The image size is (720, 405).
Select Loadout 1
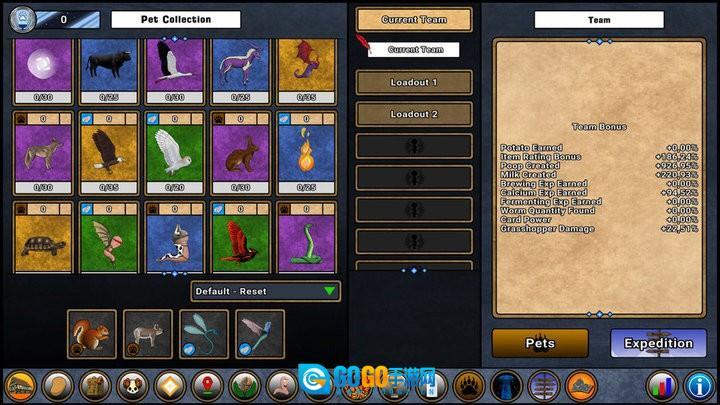[414, 82]
